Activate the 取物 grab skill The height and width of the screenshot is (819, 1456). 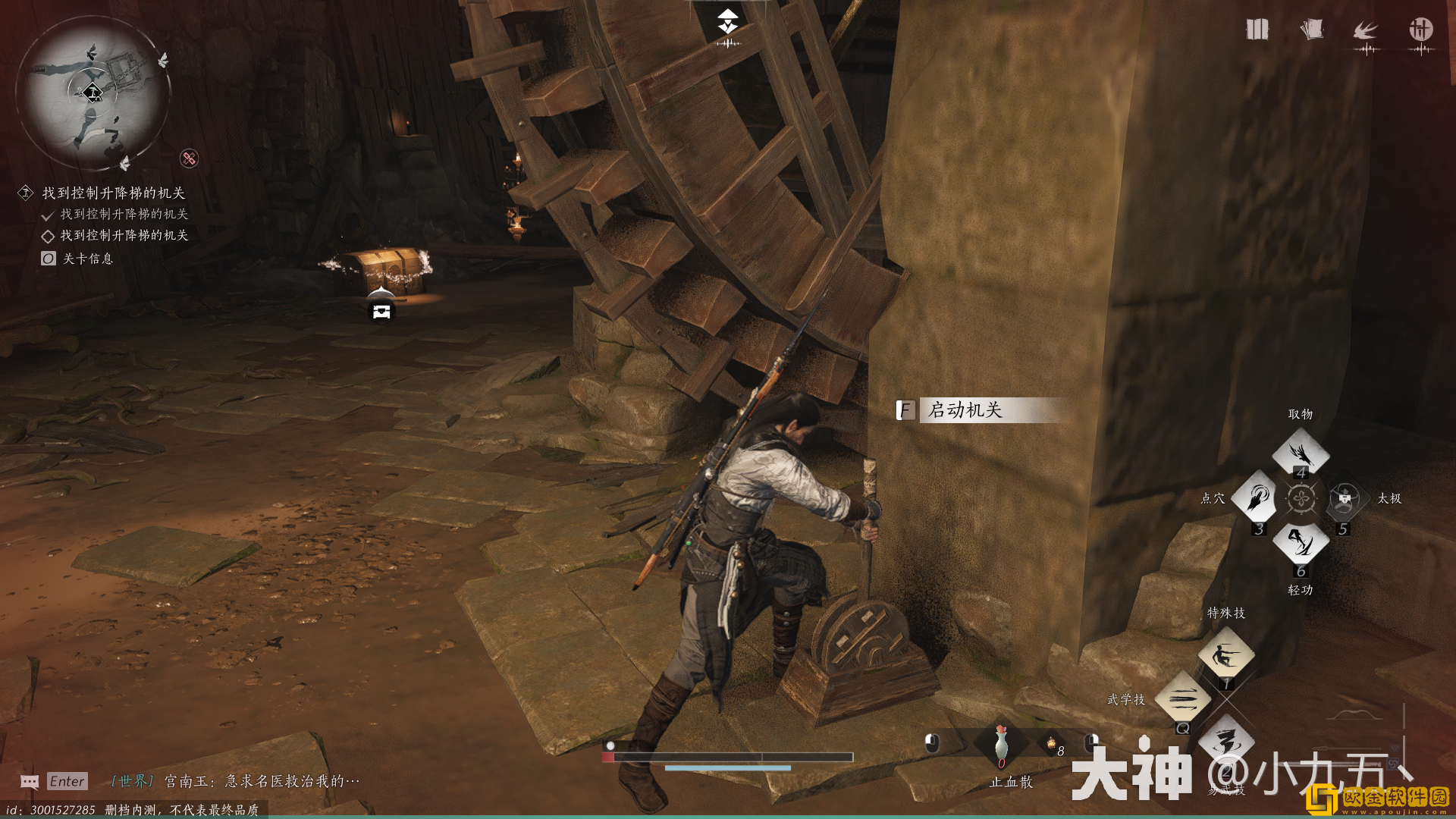1301,454
